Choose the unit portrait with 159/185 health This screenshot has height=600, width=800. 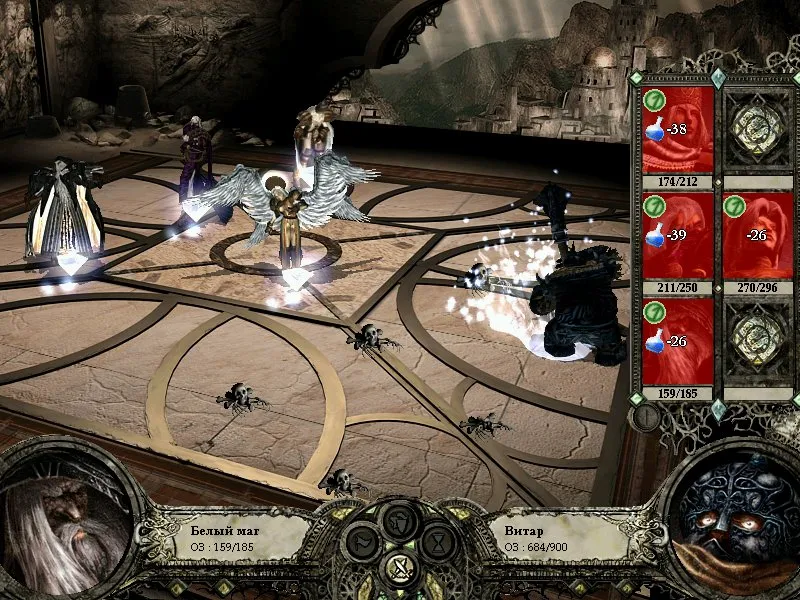pos(677,342)
